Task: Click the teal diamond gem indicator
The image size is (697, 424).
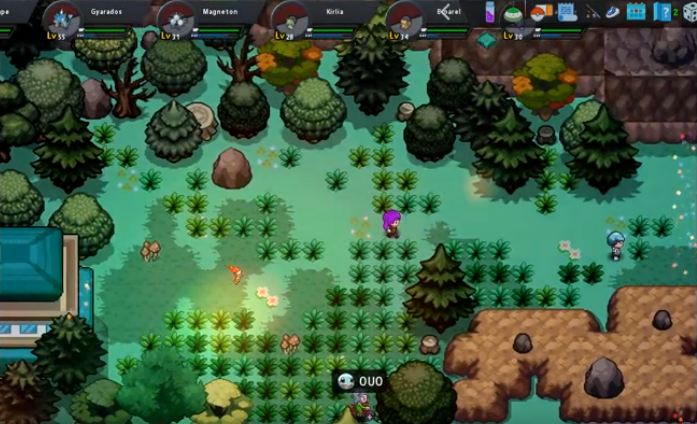Action: (x=487, y=40)
